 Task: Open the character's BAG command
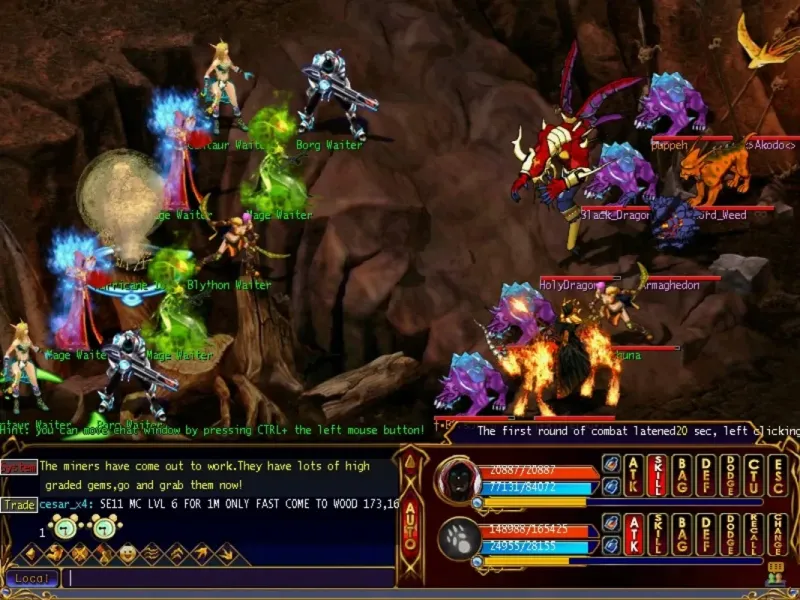(682, 476)
